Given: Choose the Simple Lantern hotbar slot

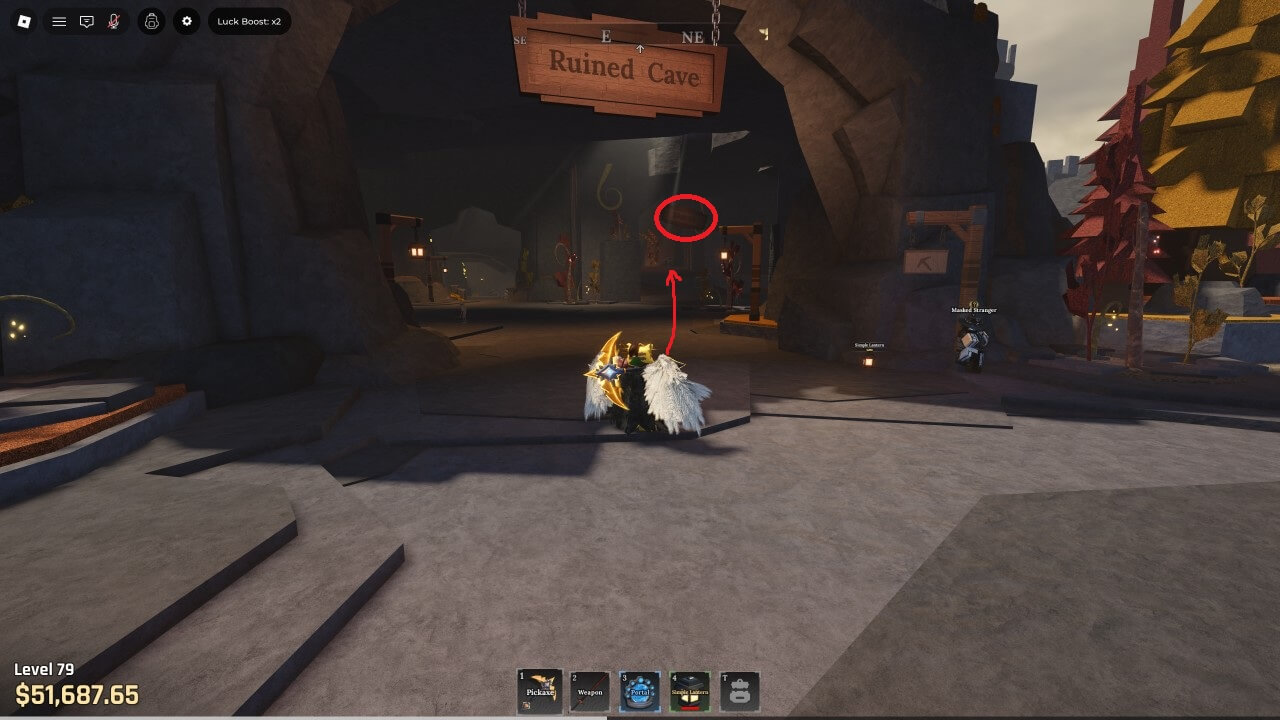Looking at the screenshot, I should coord(690,691).
